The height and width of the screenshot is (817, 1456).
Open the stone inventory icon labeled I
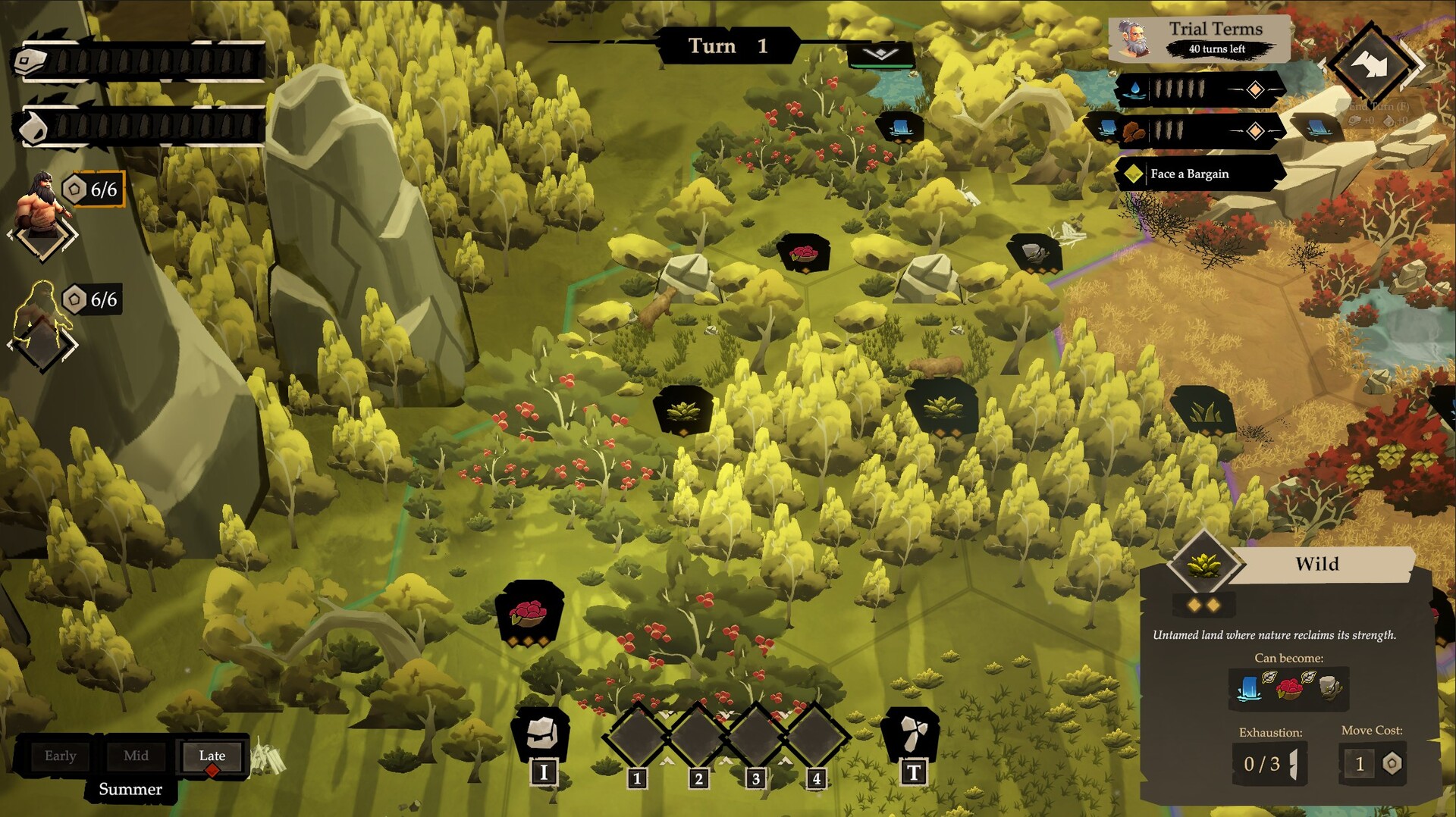pyautogui.click(x=541, y=734)
